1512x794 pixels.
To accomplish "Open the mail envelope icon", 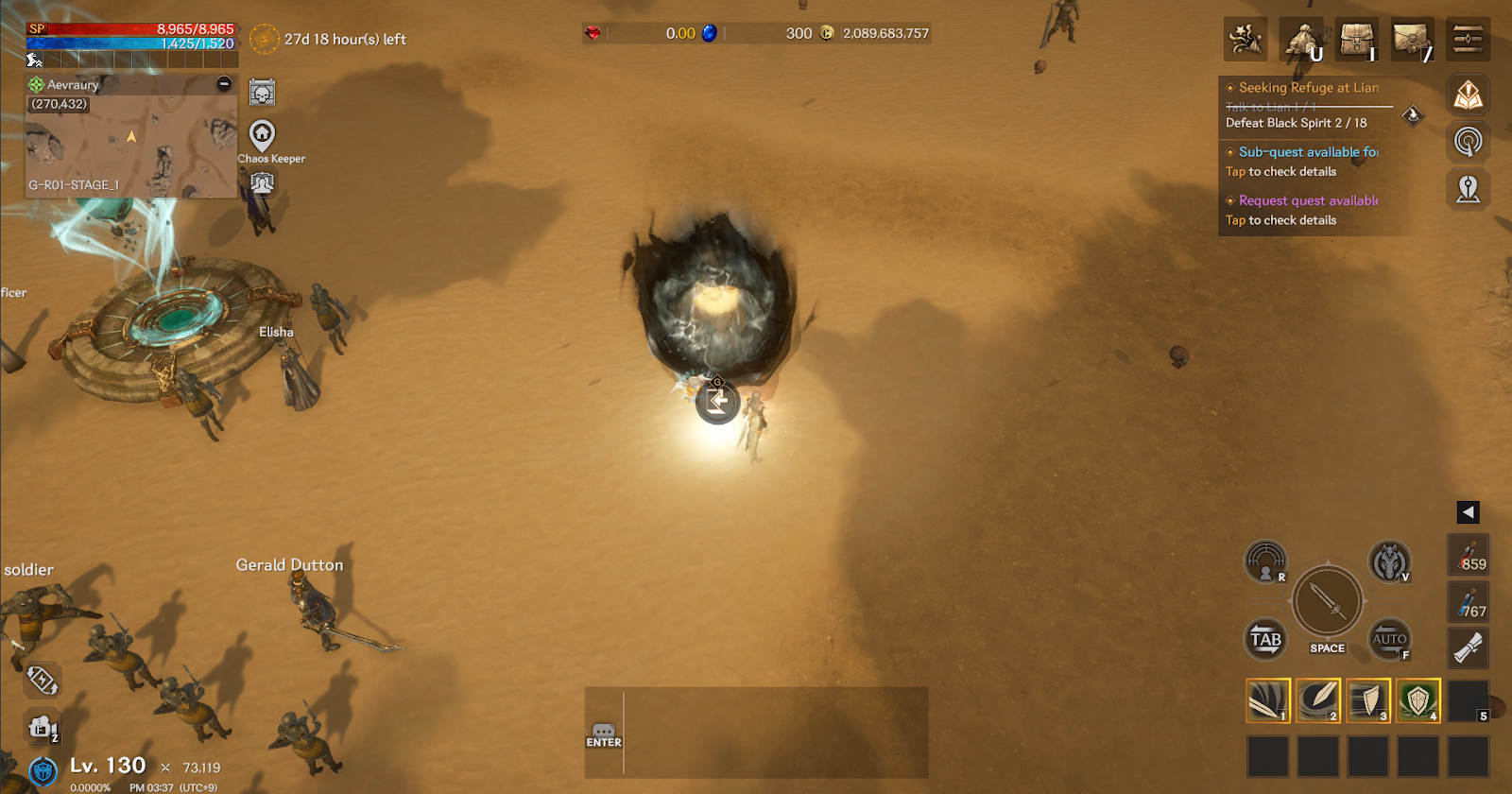I will tap(1412, 40).
